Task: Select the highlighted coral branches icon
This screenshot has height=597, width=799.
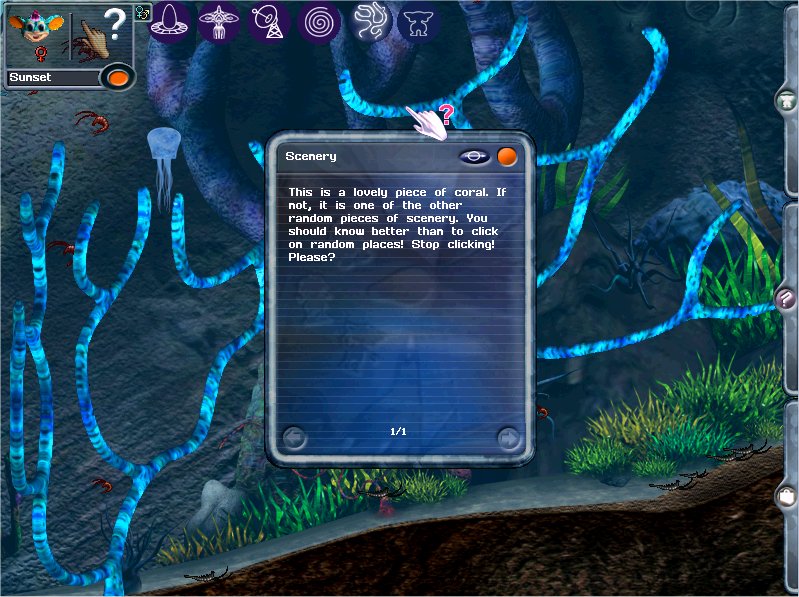Action: [372, 21]
